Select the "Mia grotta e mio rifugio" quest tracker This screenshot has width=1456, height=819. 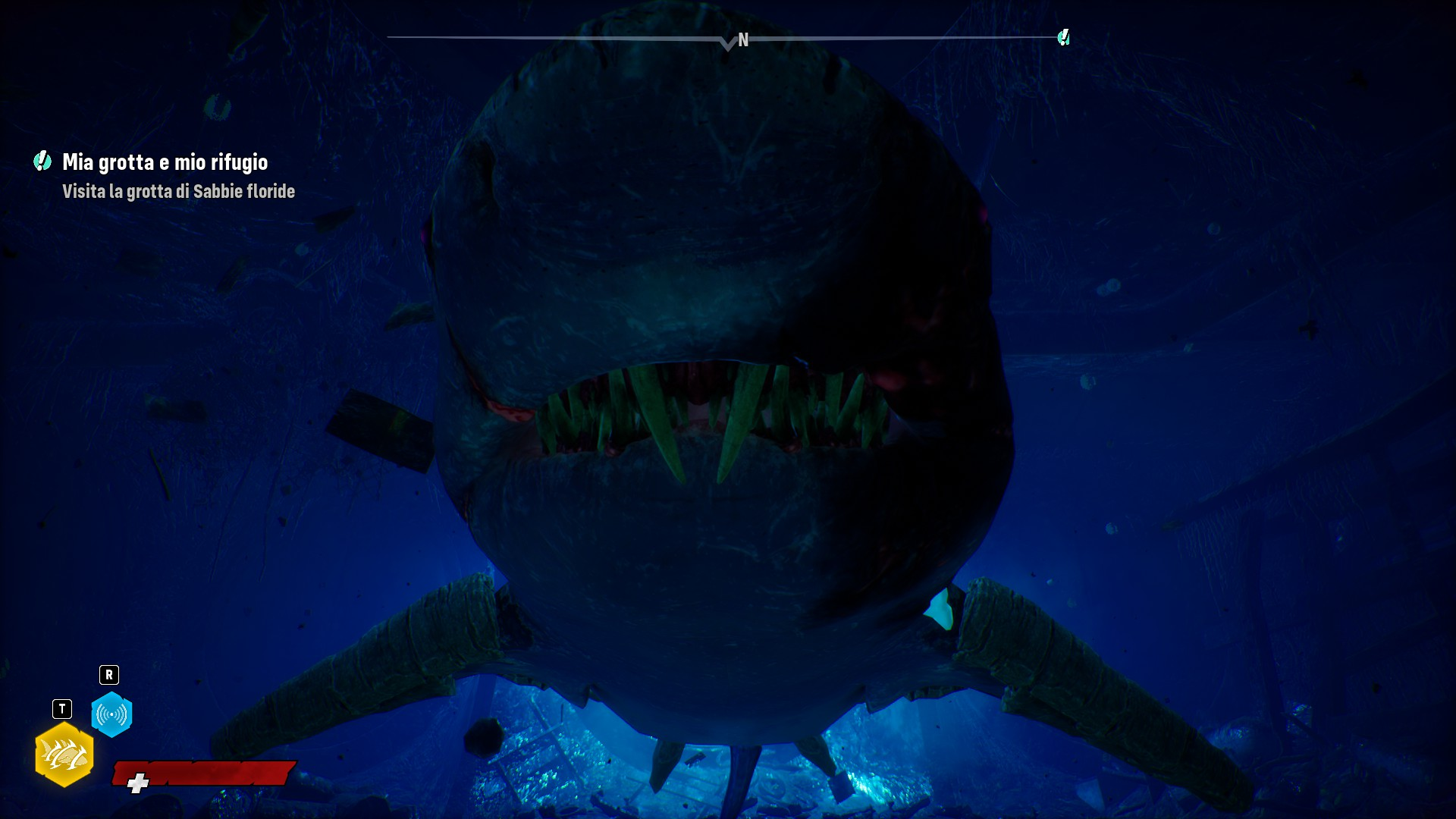coord(165,162)
